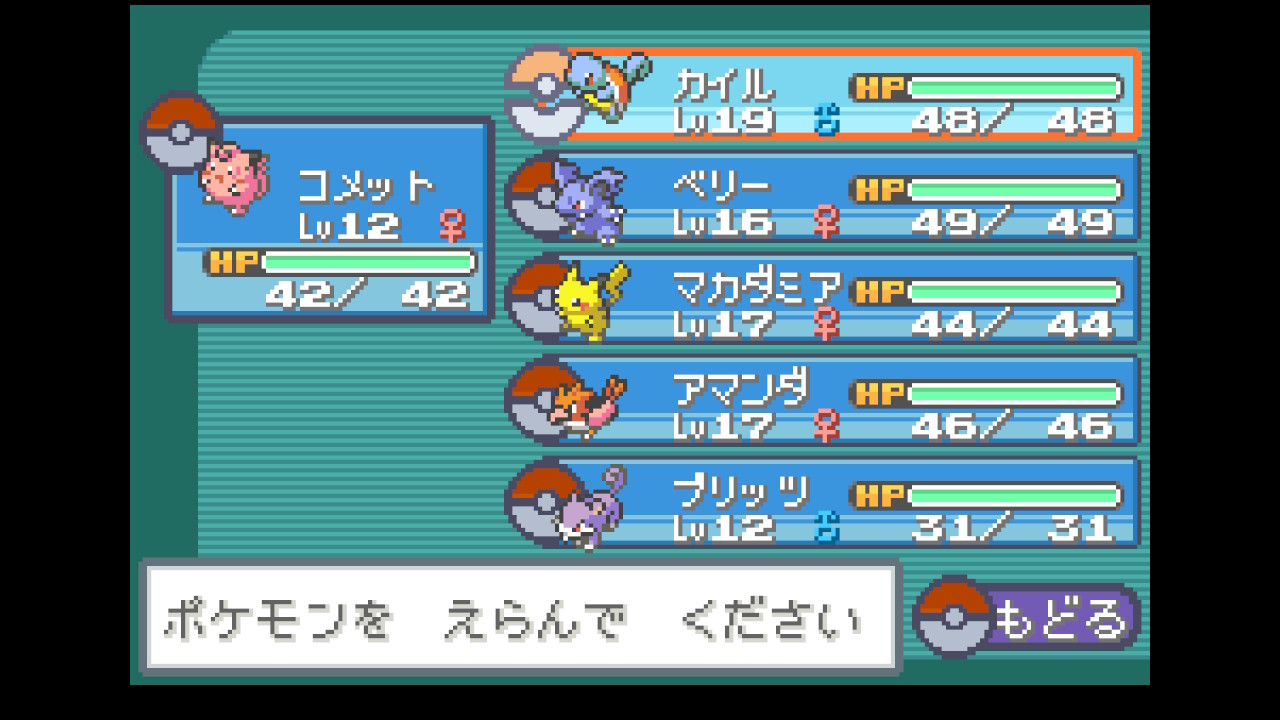Select プリッツ the Rattata slot

coord(840,503)
